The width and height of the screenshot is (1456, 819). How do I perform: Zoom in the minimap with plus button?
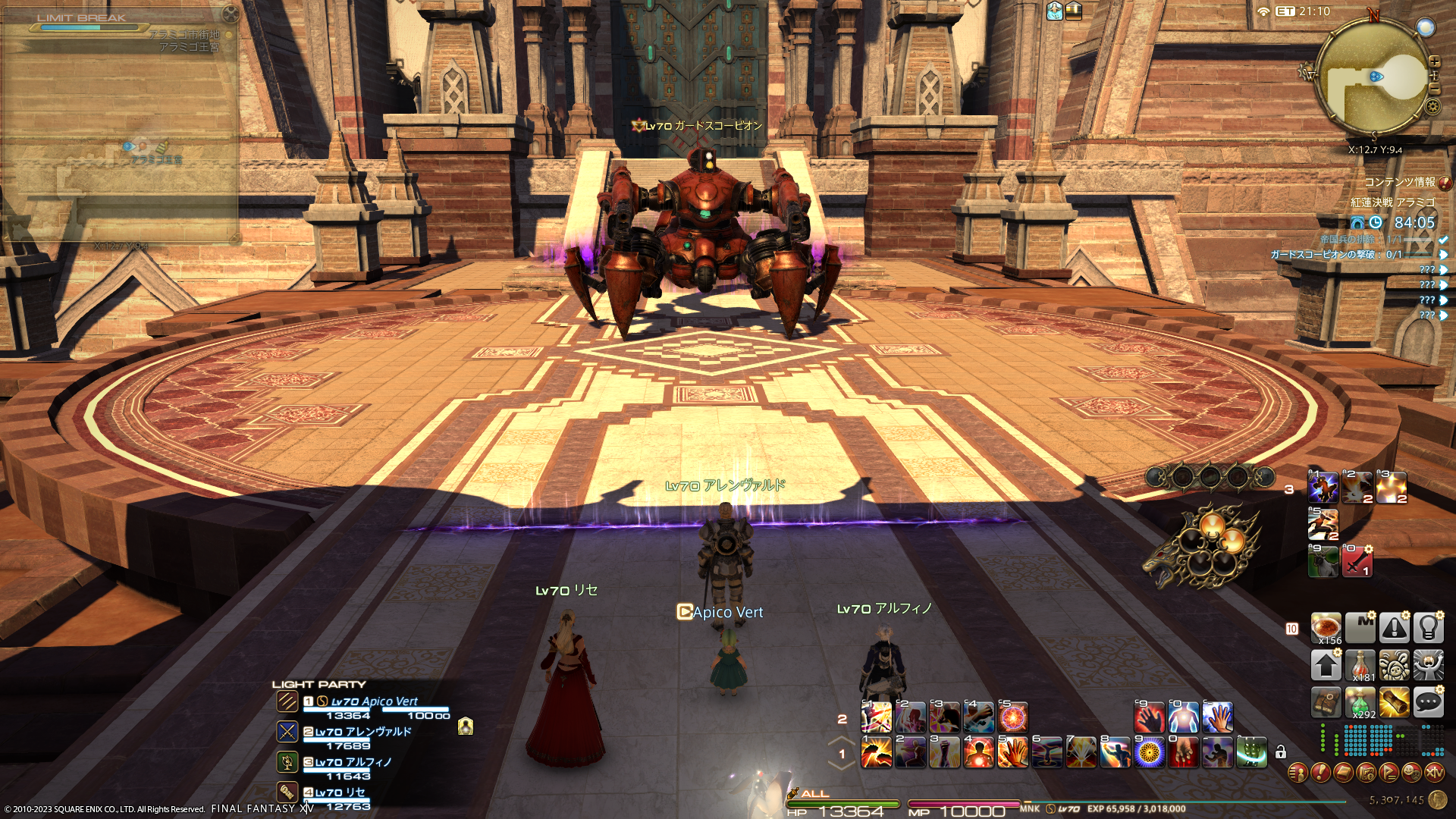(x=1434, y=62)
